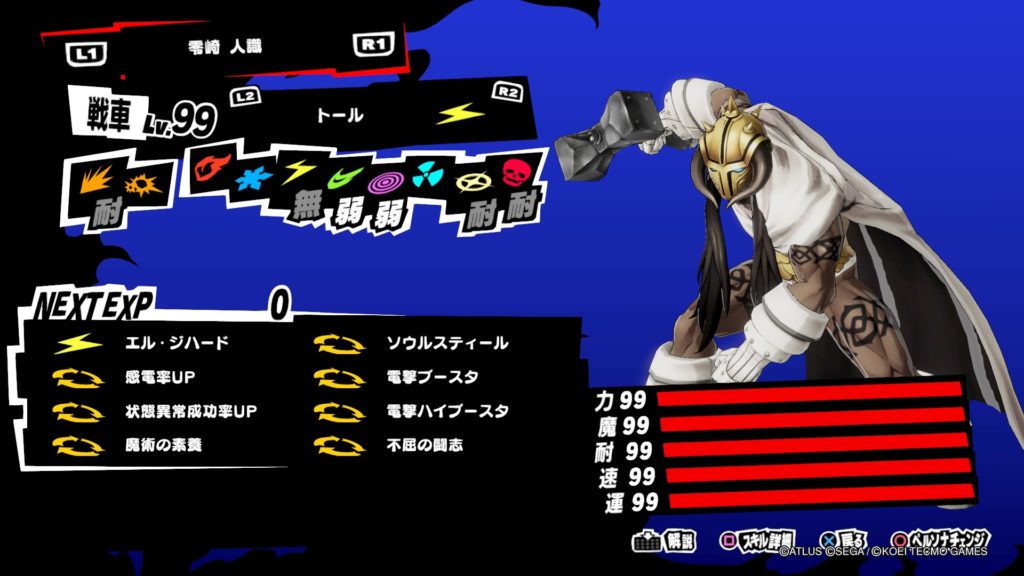
Task: Select the 電撃ハイブースタ skill
Action: pos(447,411)
